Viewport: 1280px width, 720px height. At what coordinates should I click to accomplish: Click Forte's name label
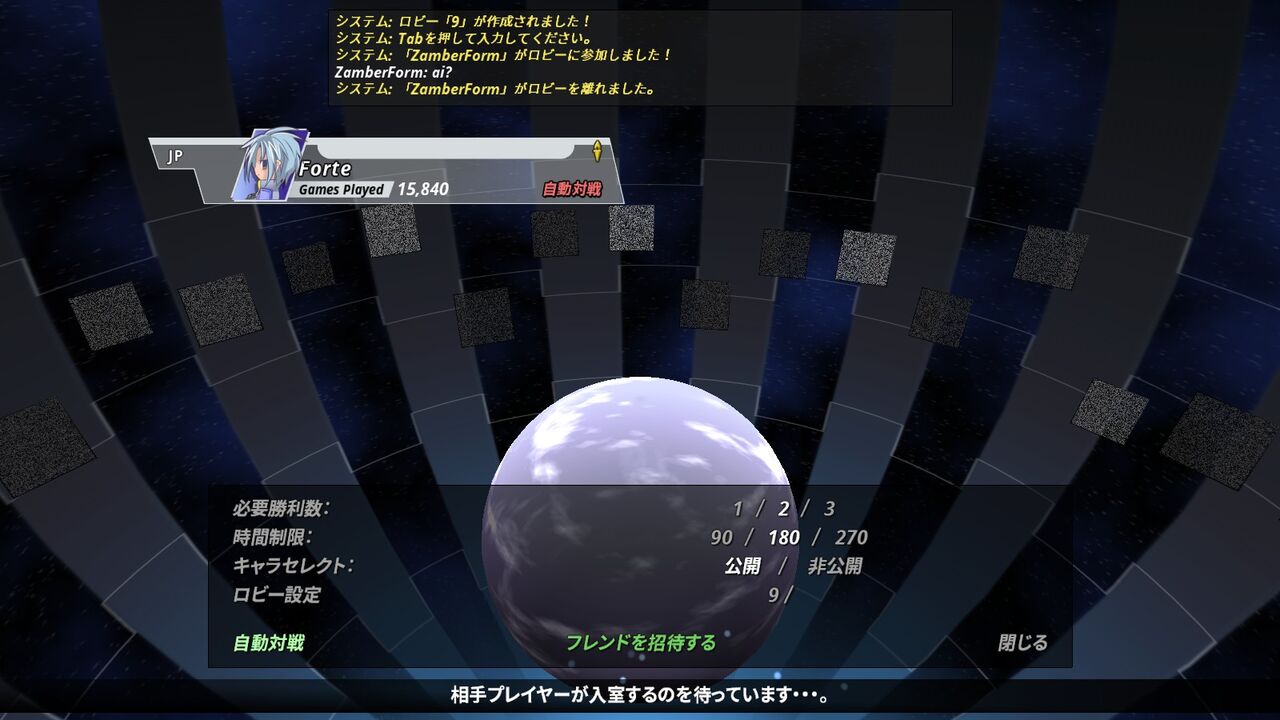pos(327,169)
